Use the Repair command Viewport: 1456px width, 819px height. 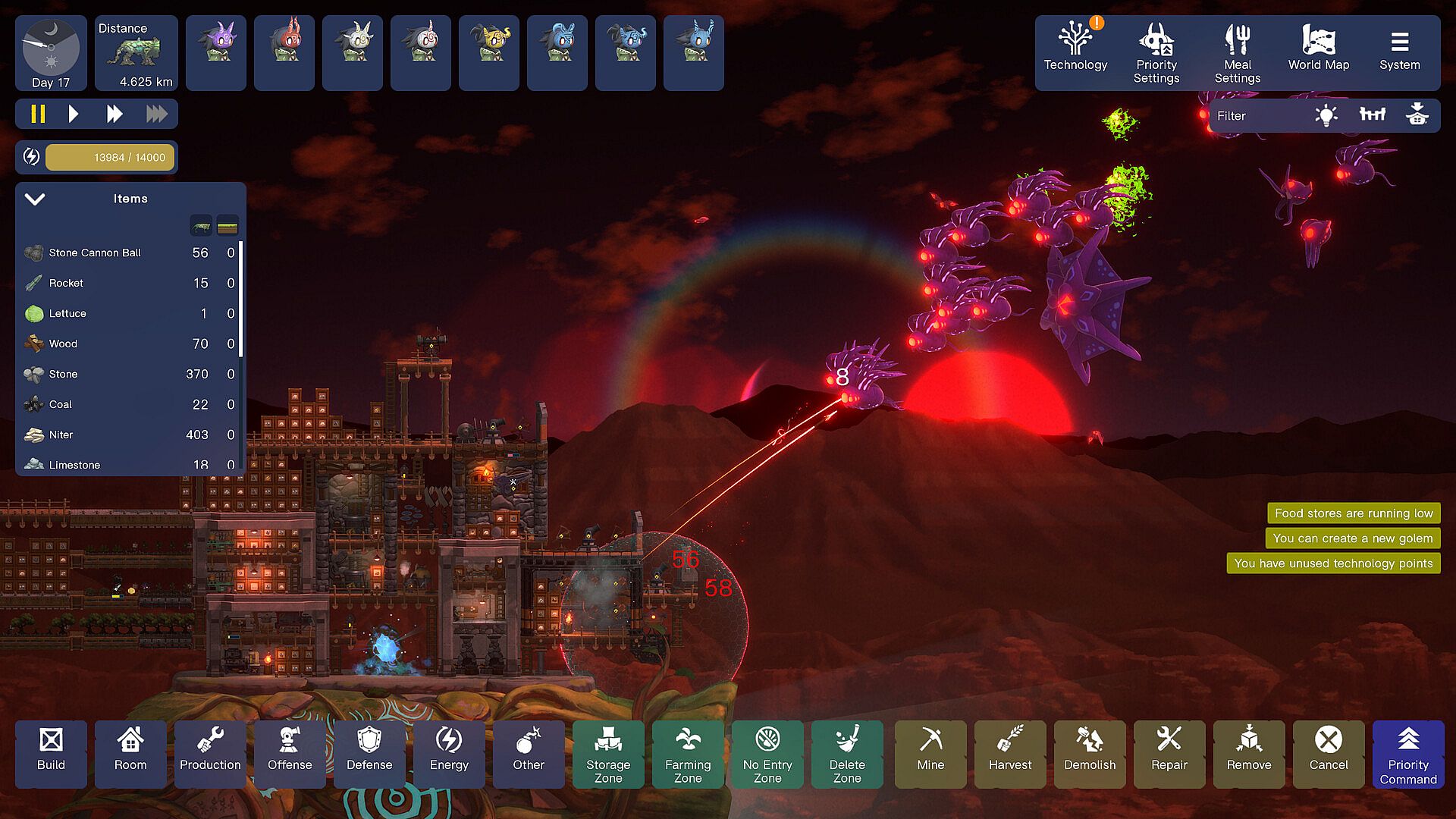pos(1169,753)
